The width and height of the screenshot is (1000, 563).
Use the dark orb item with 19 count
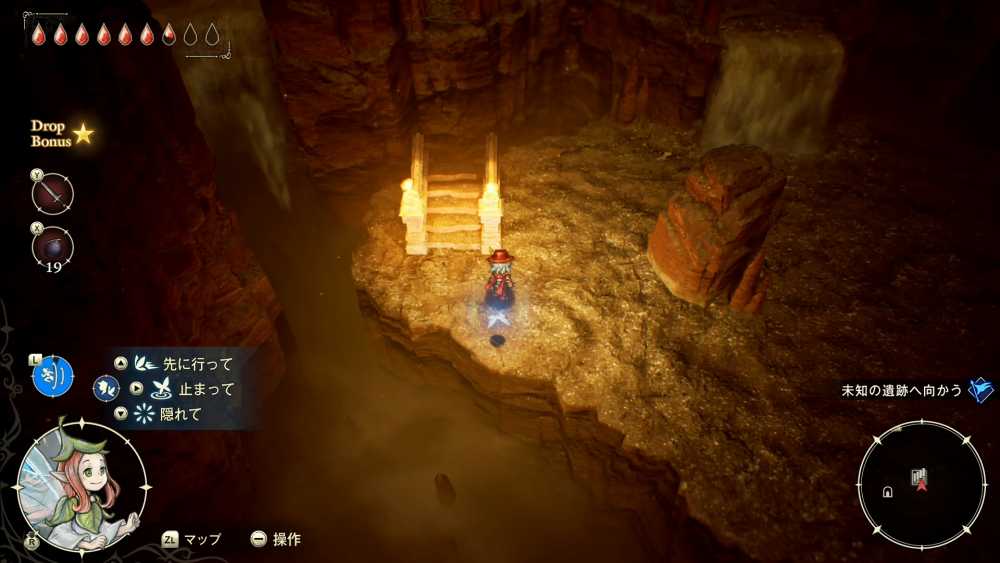pos(53,246)
